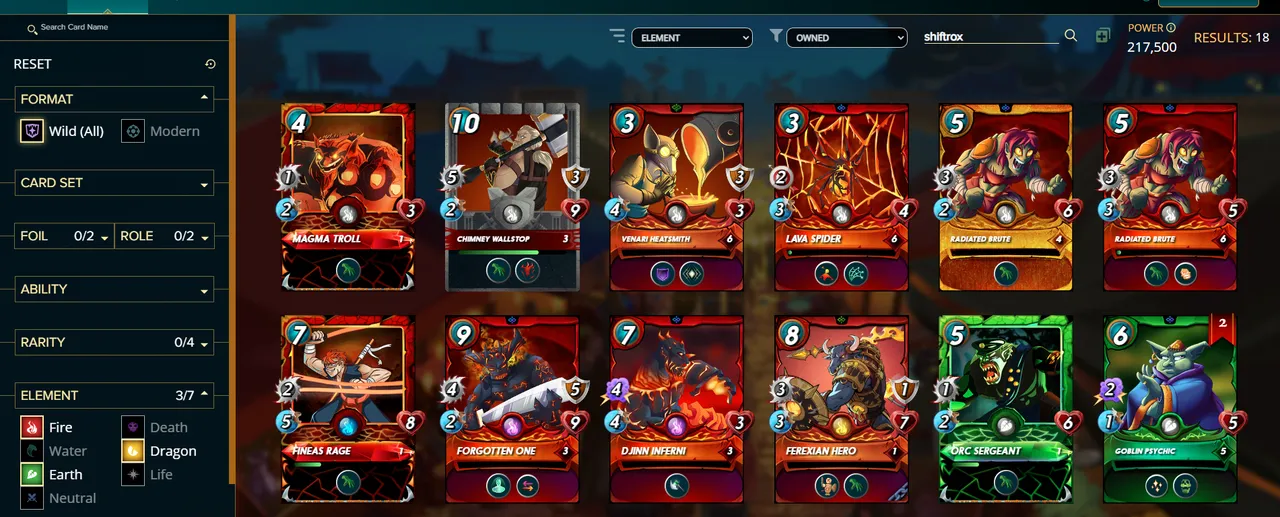Expand the ABILITY filter section
Screen dimensions: 1280x517
click(114, 290)
